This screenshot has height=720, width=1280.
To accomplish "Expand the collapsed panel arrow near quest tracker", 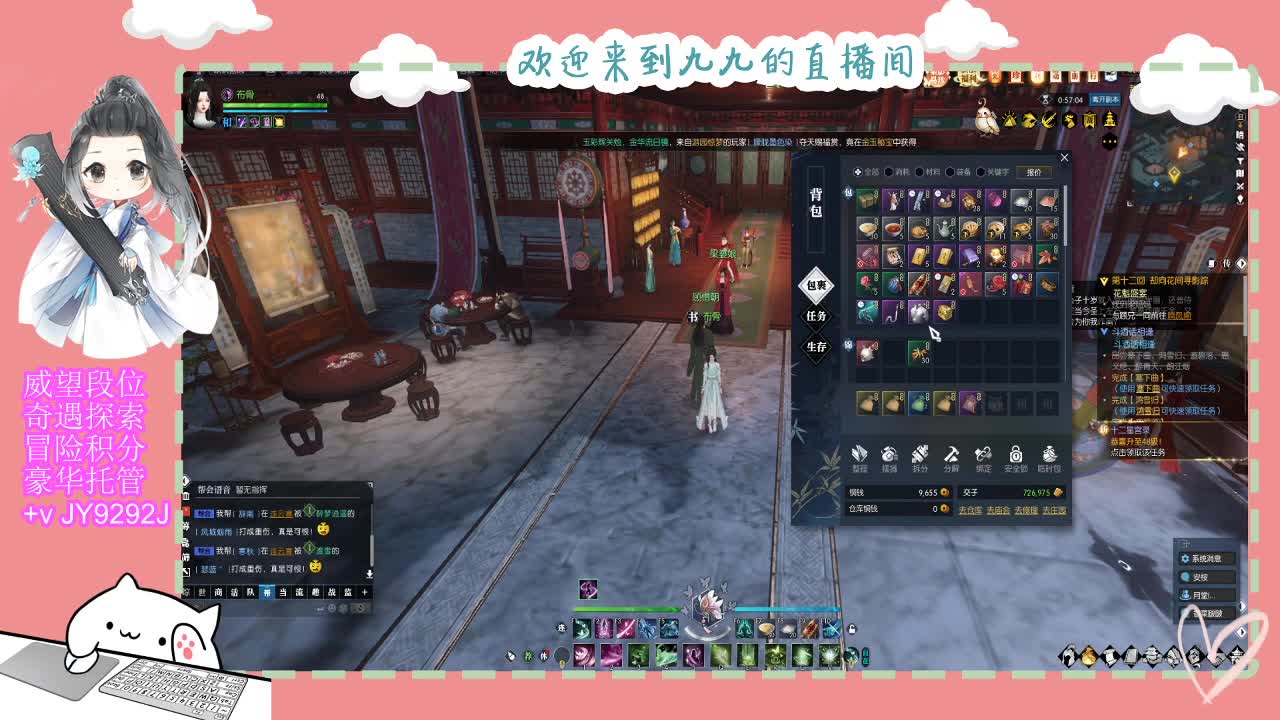I will tap(1240, 263).
